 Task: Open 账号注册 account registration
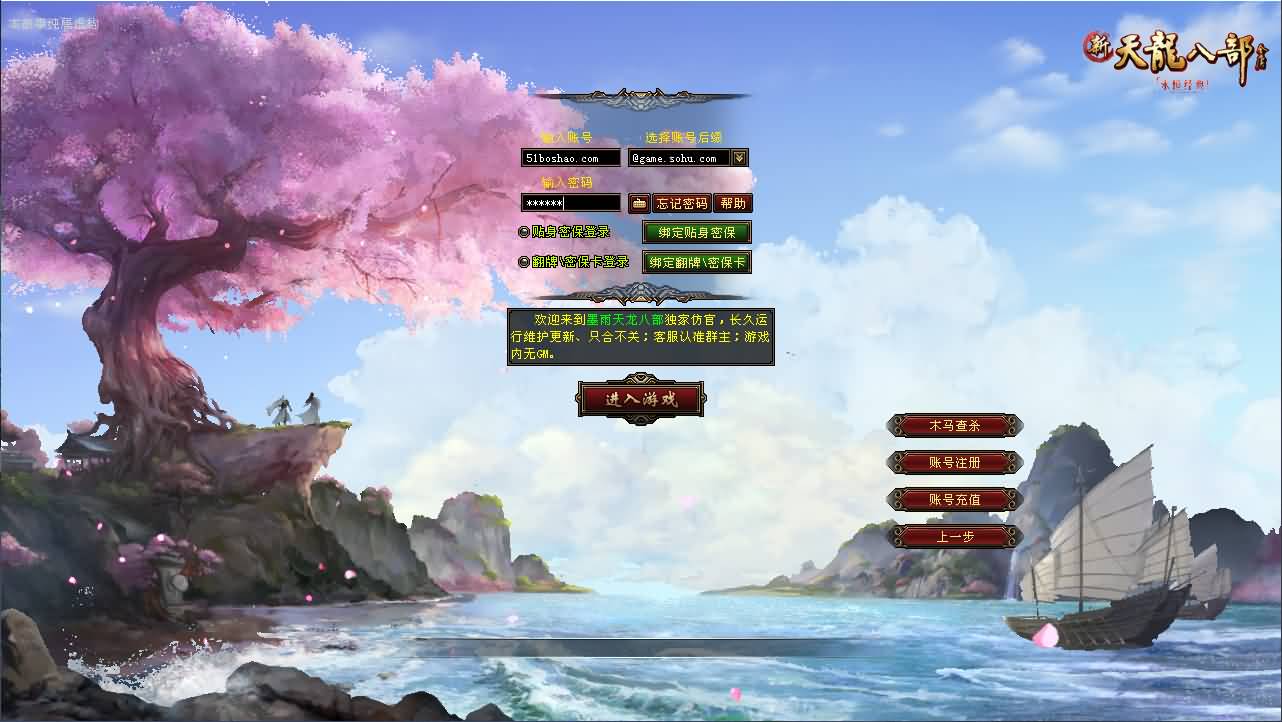(x=955, y=462)
